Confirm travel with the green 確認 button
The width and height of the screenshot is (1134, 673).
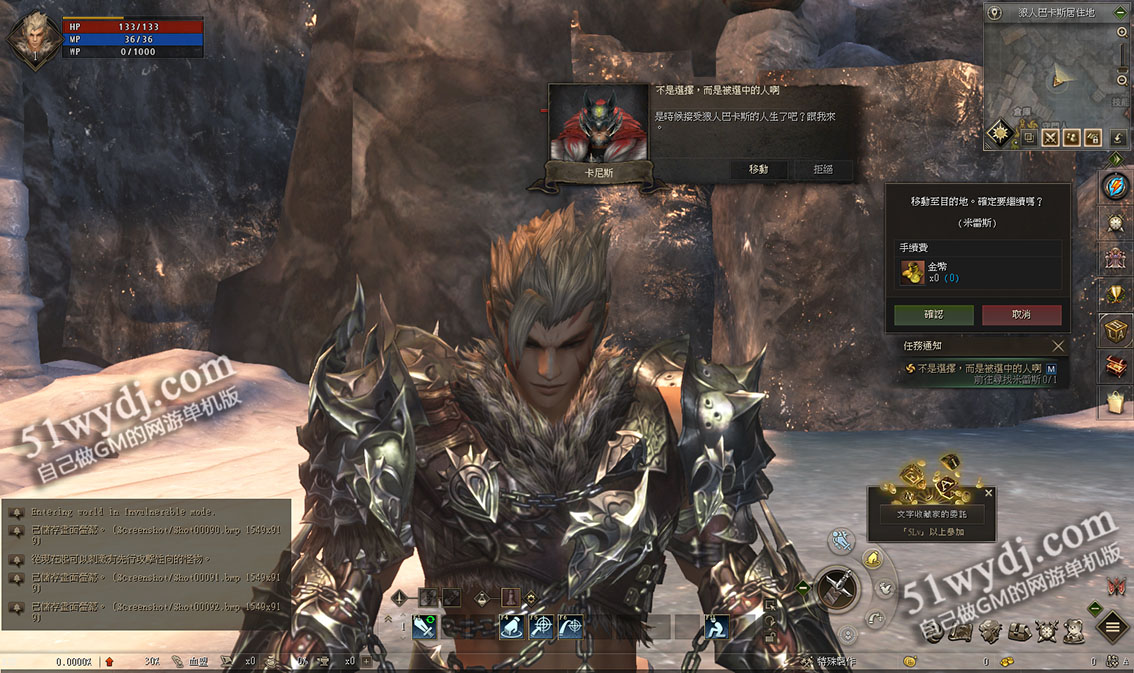pyautogui.click(x=933, y=314)
